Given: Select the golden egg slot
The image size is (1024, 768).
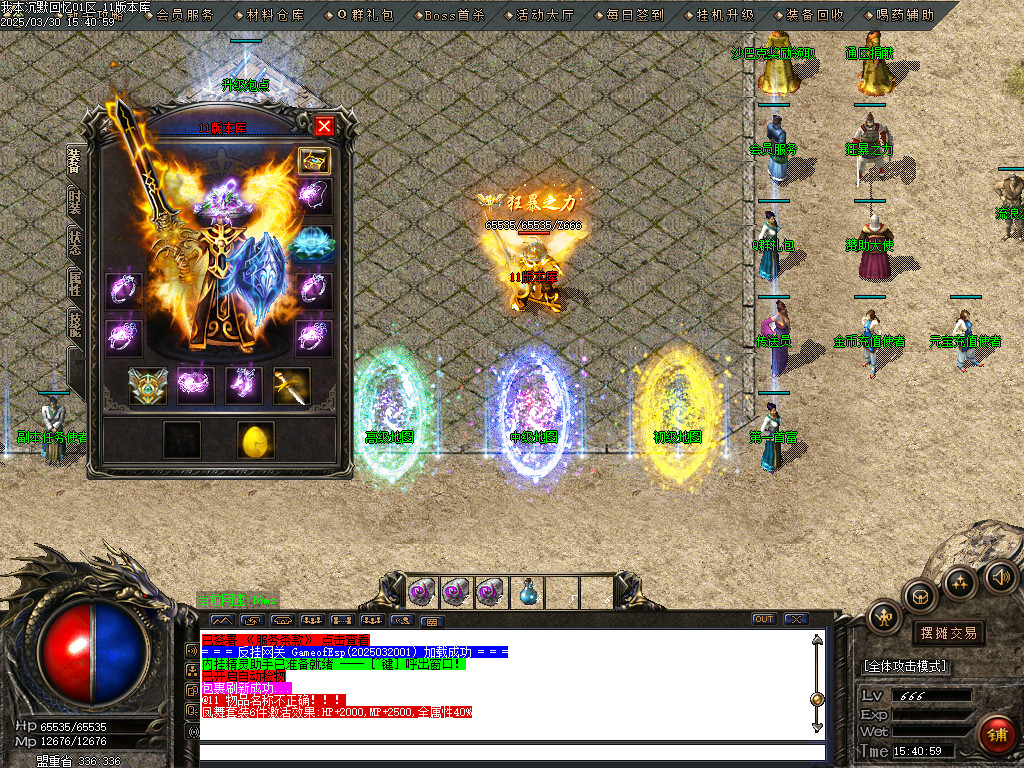Looking at the screenshot, I should 255,440.
